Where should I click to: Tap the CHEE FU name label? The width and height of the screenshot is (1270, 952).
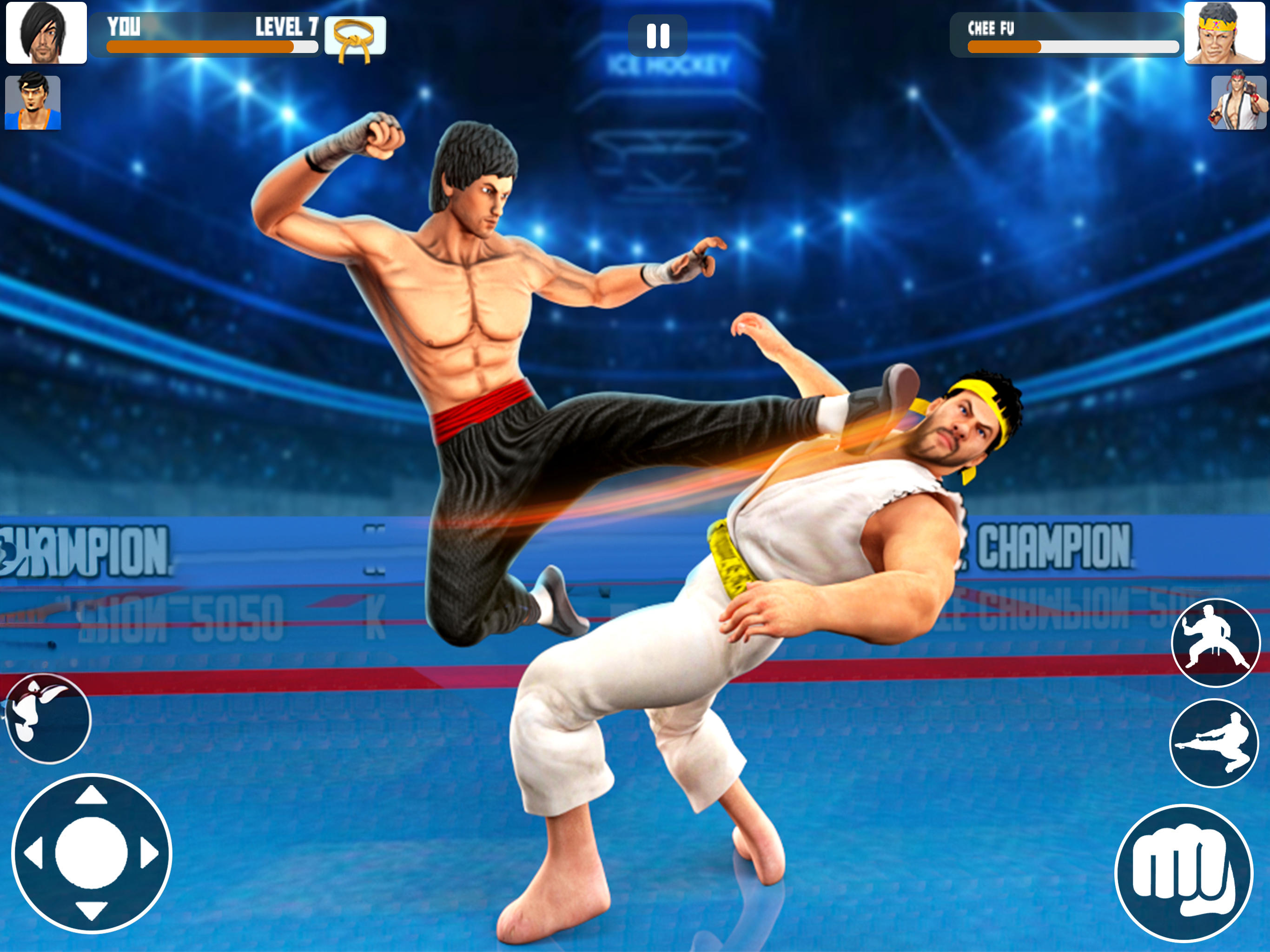991,27
